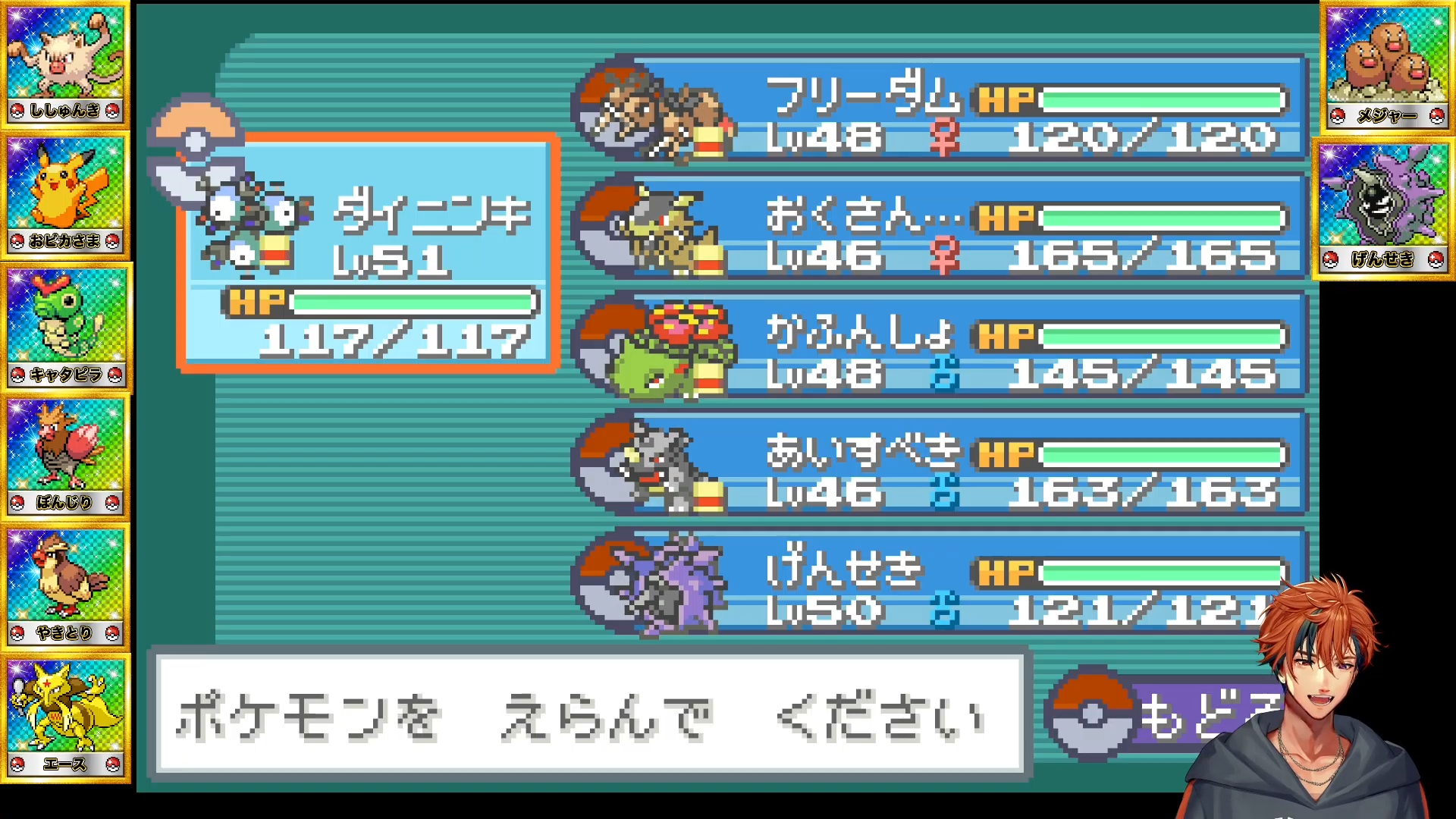Choose フリーダム in the party list
This screenshot has height=819, width=1456.
[940, 108]
